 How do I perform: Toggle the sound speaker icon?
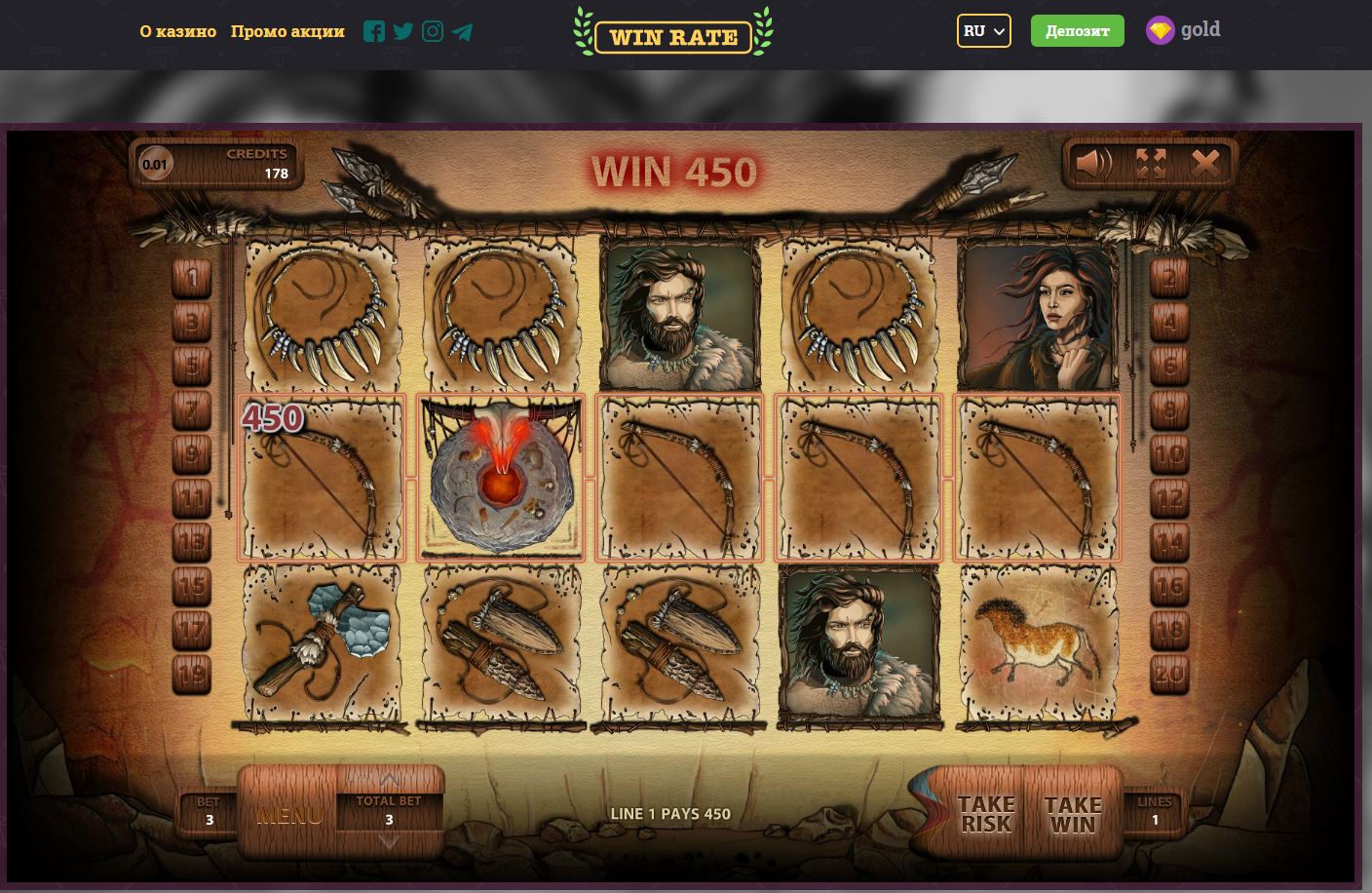(1093, 163)
